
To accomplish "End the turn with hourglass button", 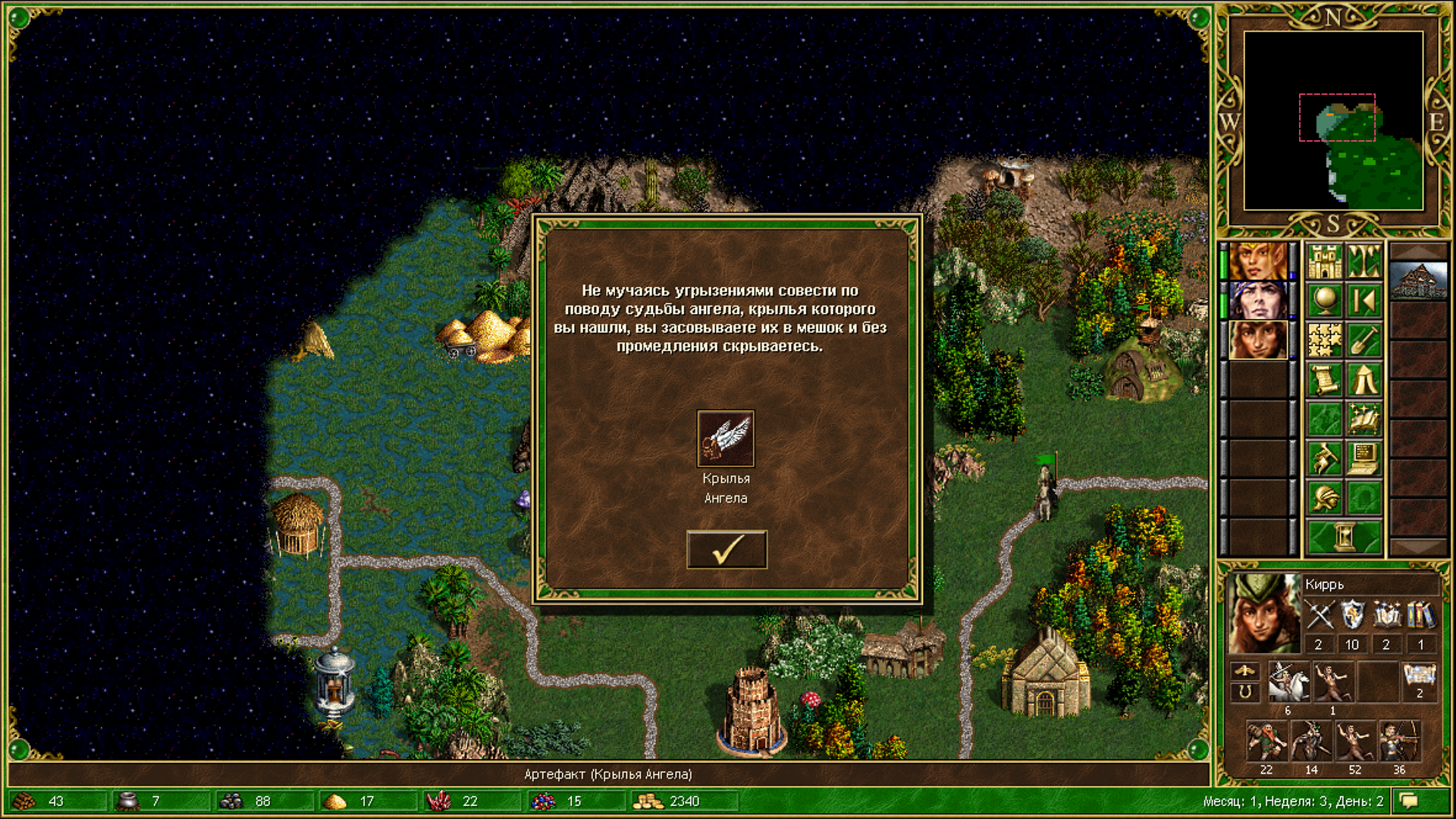I will (1345, 538).
